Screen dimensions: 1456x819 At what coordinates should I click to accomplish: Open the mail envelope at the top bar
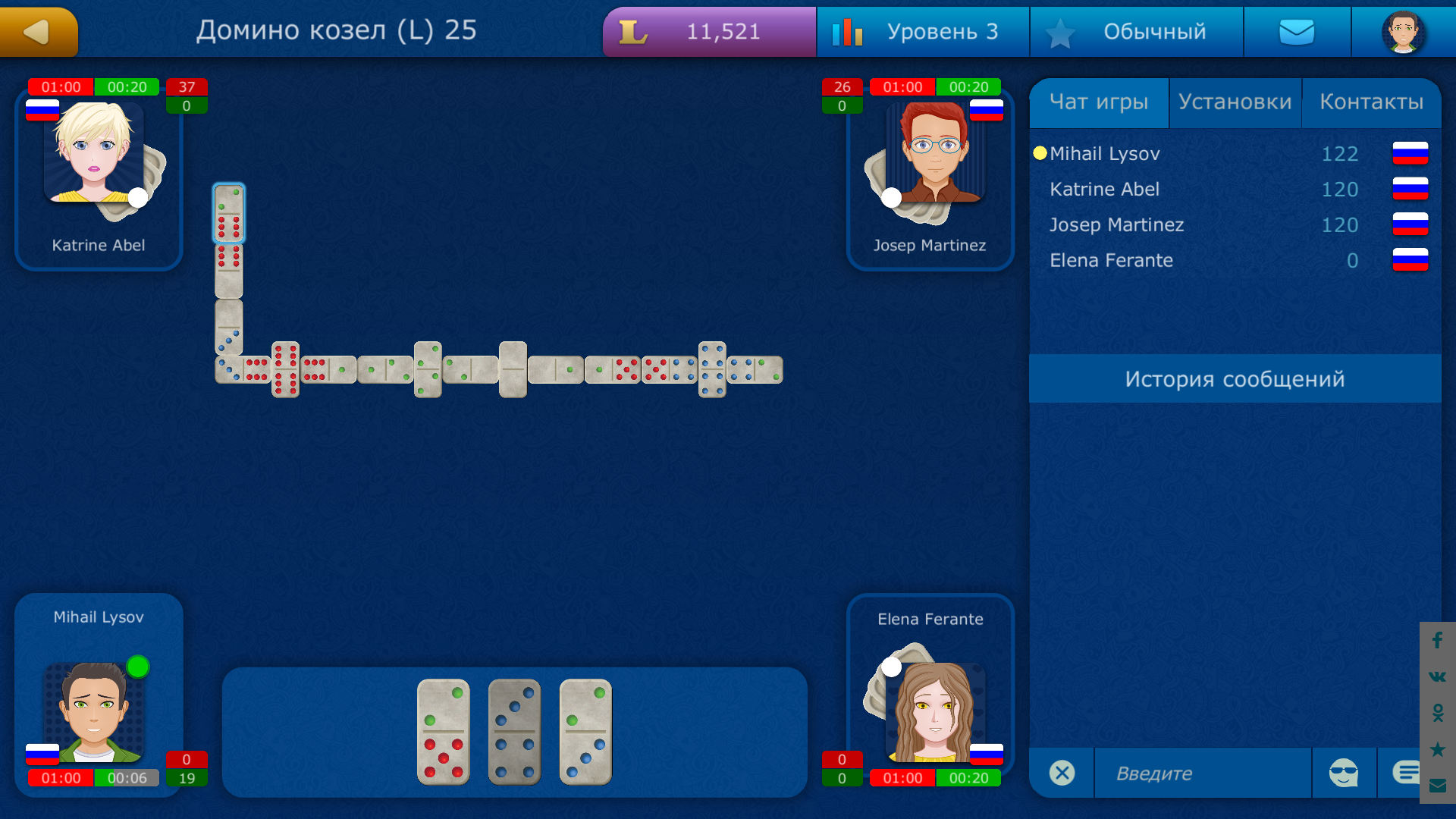point(1297,31)
